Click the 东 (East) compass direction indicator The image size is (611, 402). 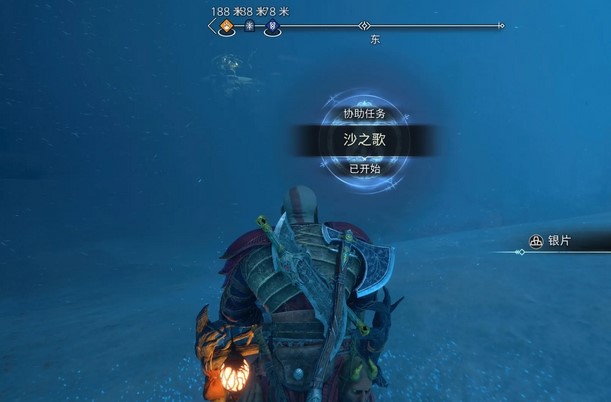coord(374,40)
